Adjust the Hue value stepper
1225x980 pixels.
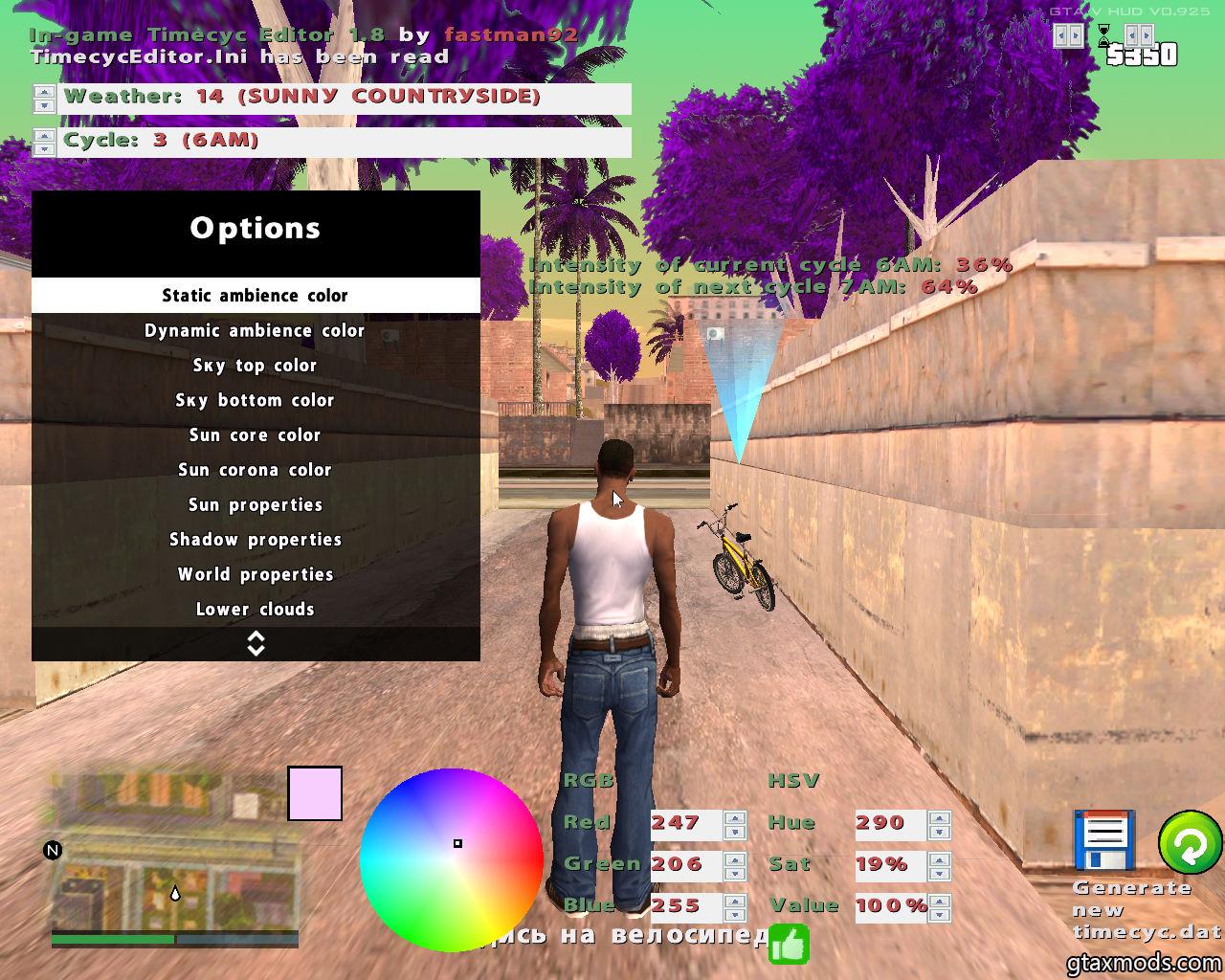pos(940,824)
